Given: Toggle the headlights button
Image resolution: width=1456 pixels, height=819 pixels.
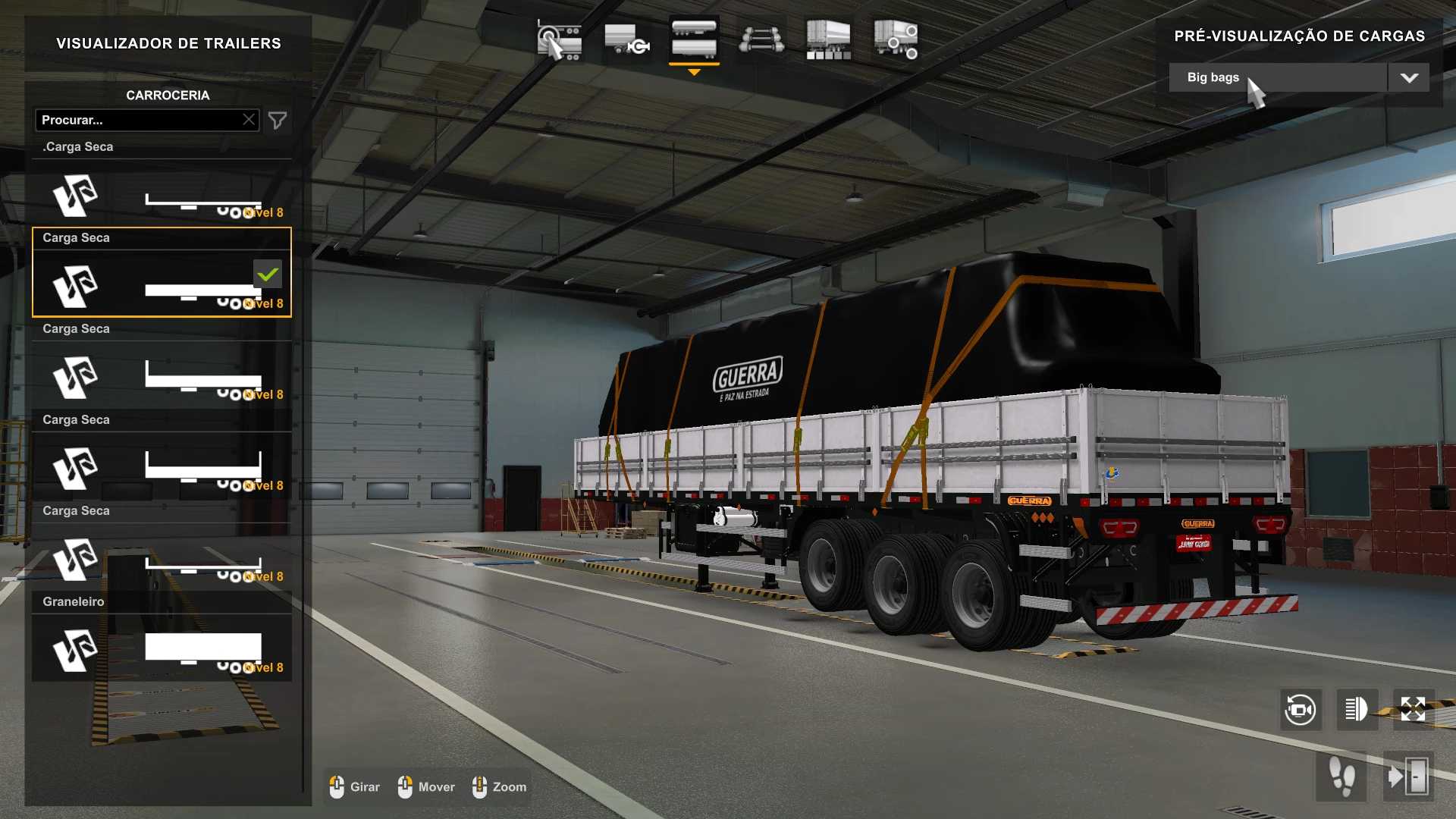Looking at the screenshot, I should [1357, 710].
